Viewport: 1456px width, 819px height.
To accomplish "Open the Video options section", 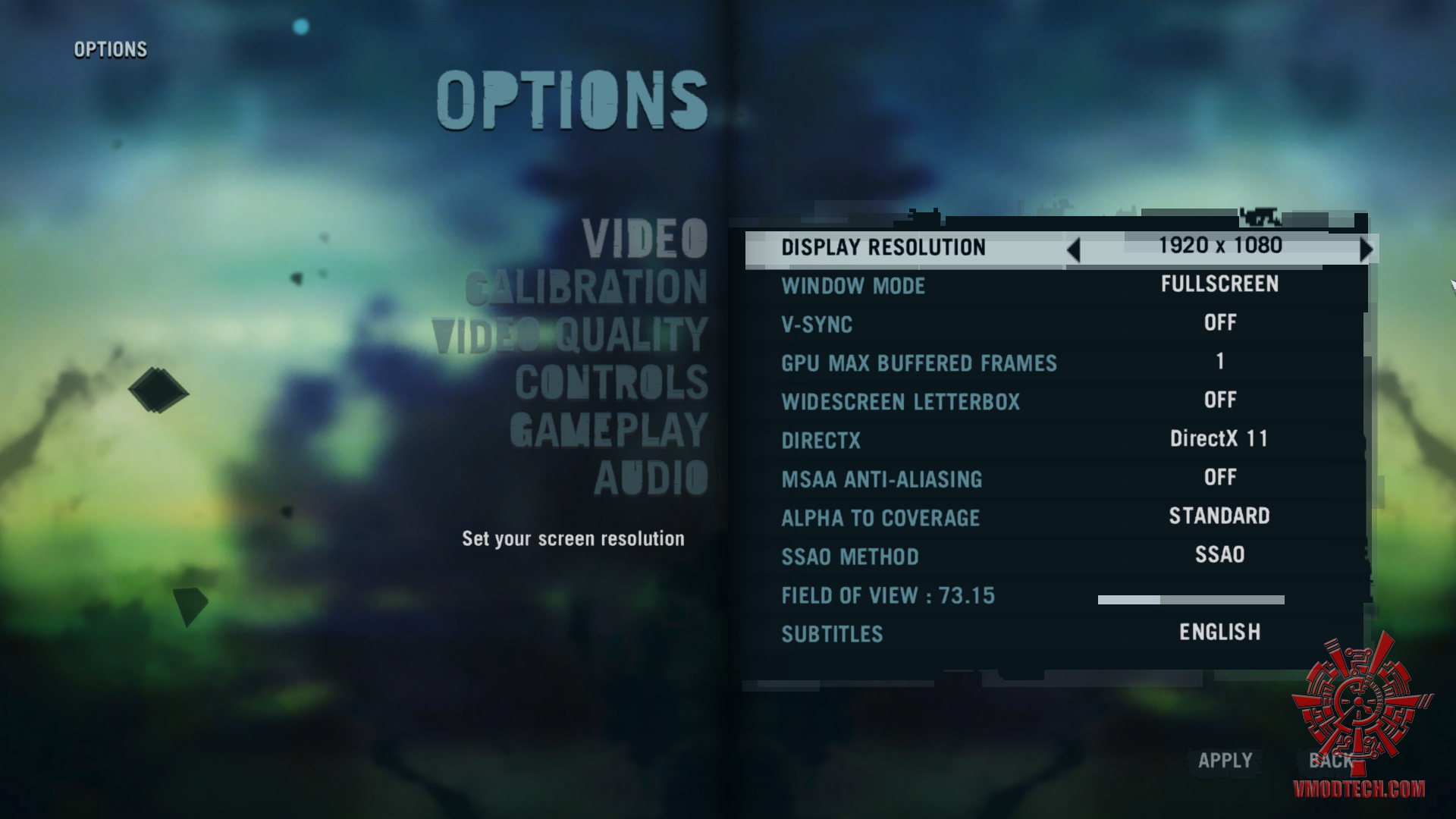I will click(645, 239).
